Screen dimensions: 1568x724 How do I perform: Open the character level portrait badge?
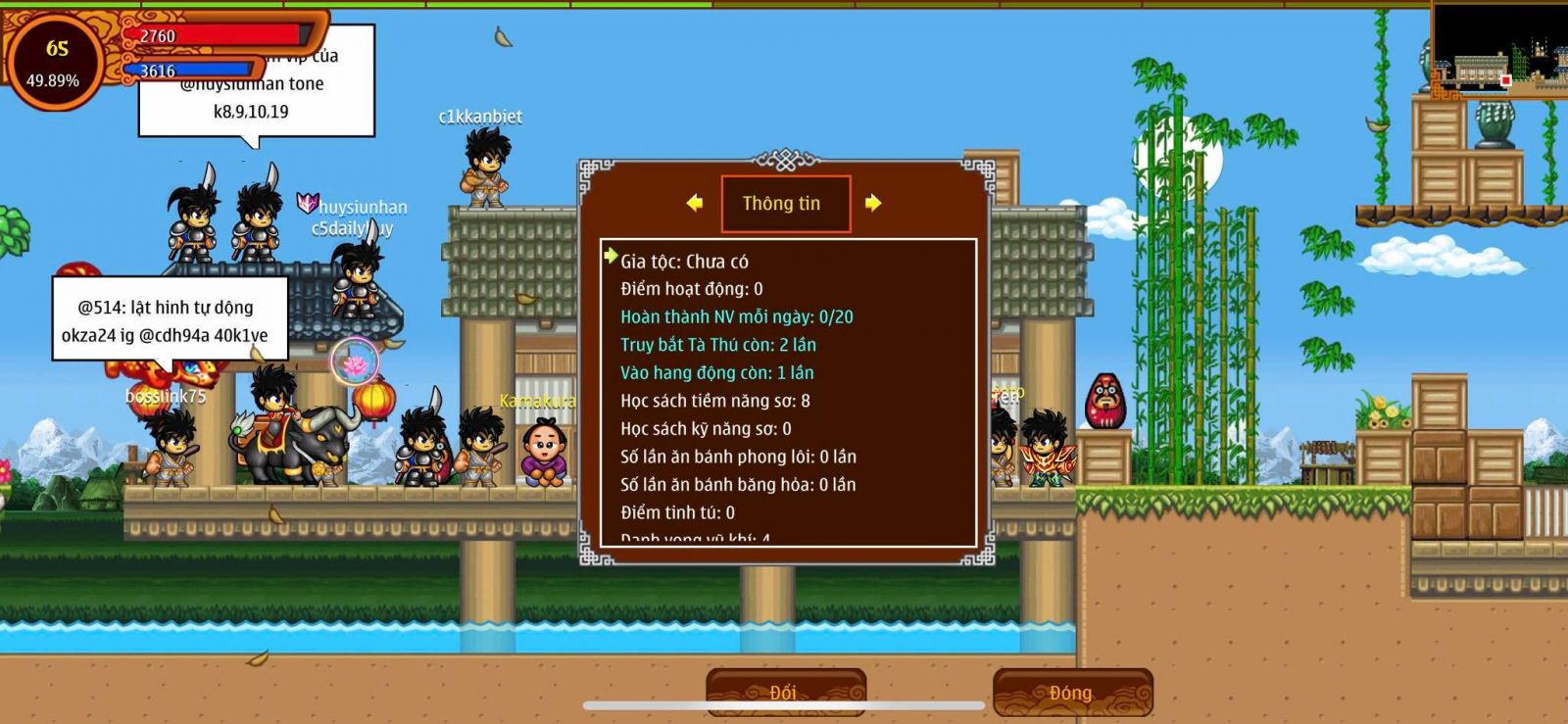coord(55,61)
